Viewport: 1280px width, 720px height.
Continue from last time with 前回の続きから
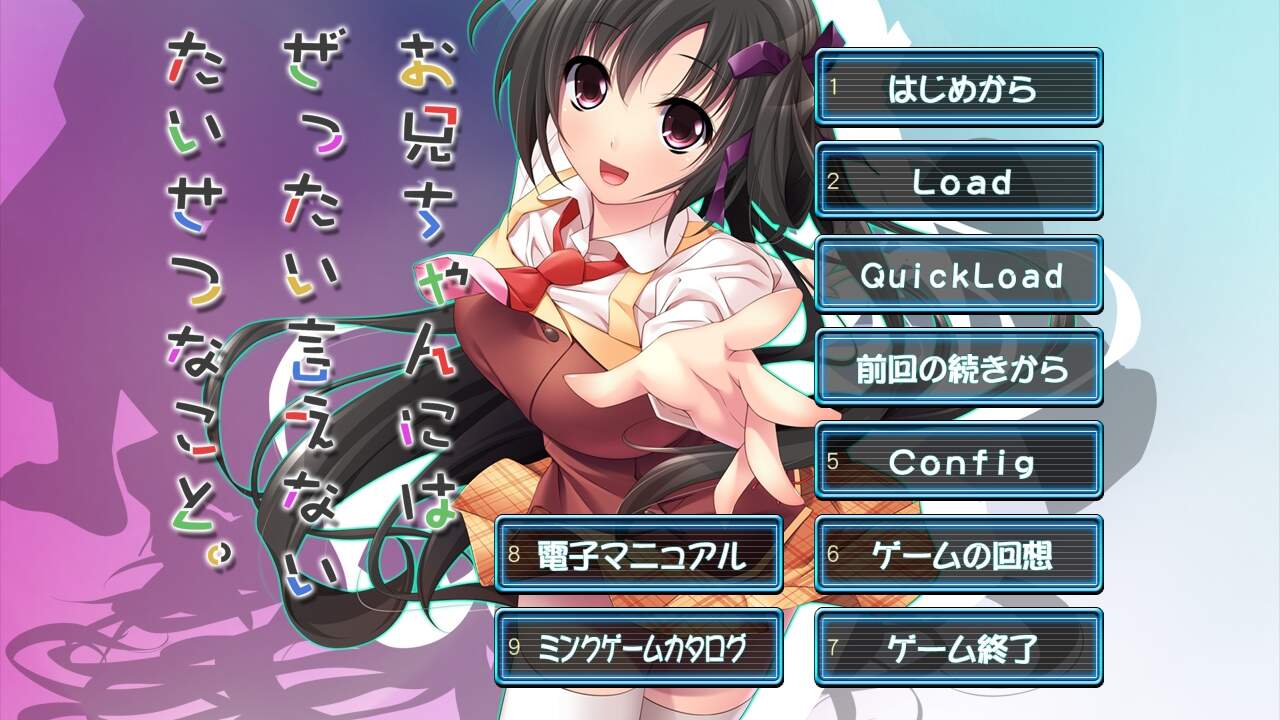[959, 368]
